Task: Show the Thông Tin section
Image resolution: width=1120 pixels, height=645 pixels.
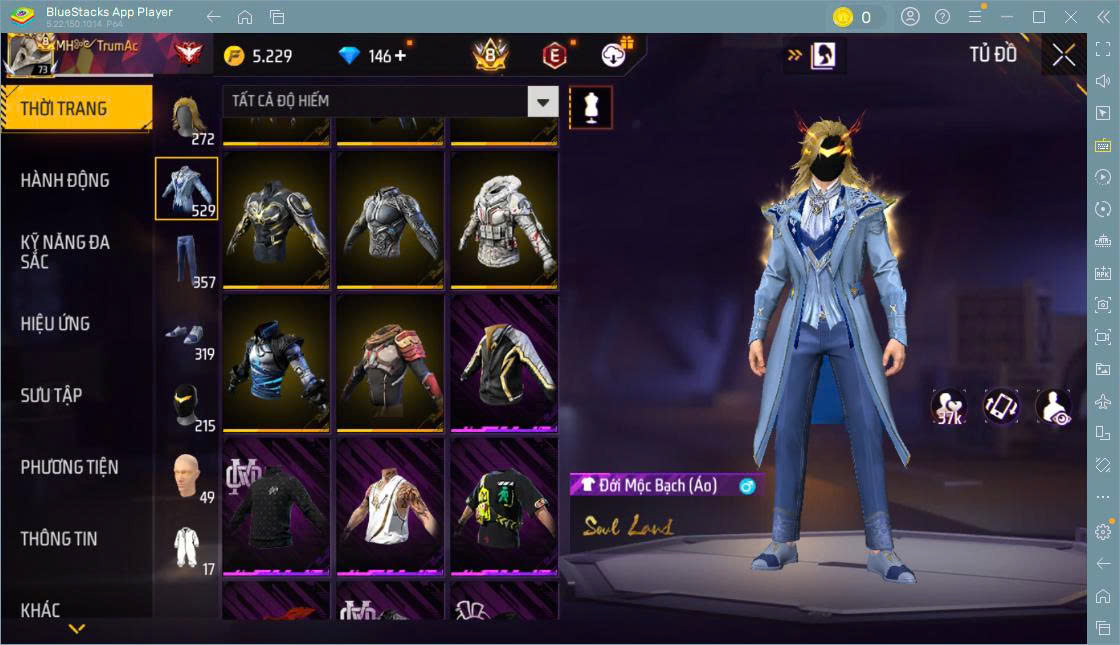Action: pos(59,538)
